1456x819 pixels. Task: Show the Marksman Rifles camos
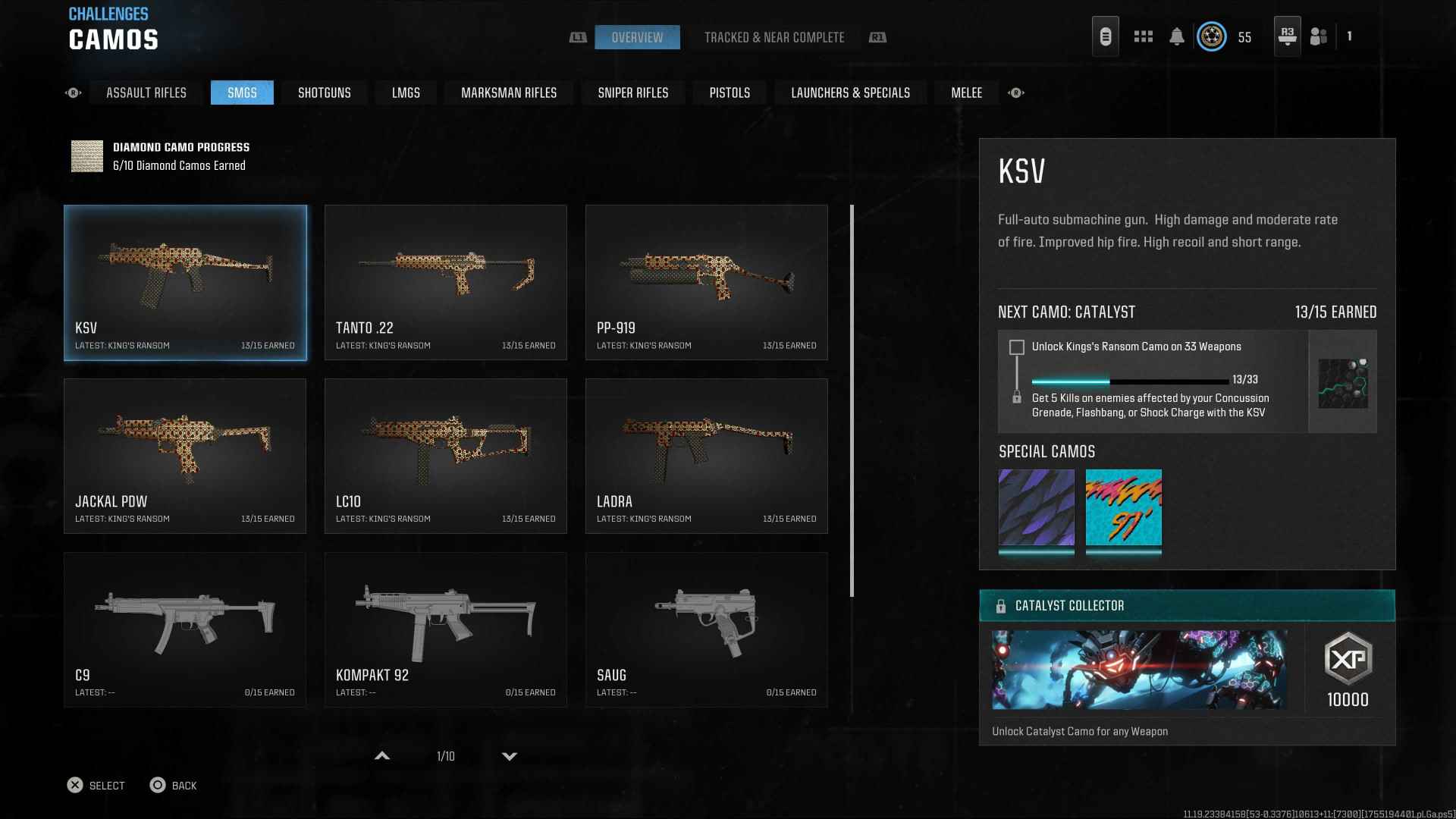pos(508,93)
